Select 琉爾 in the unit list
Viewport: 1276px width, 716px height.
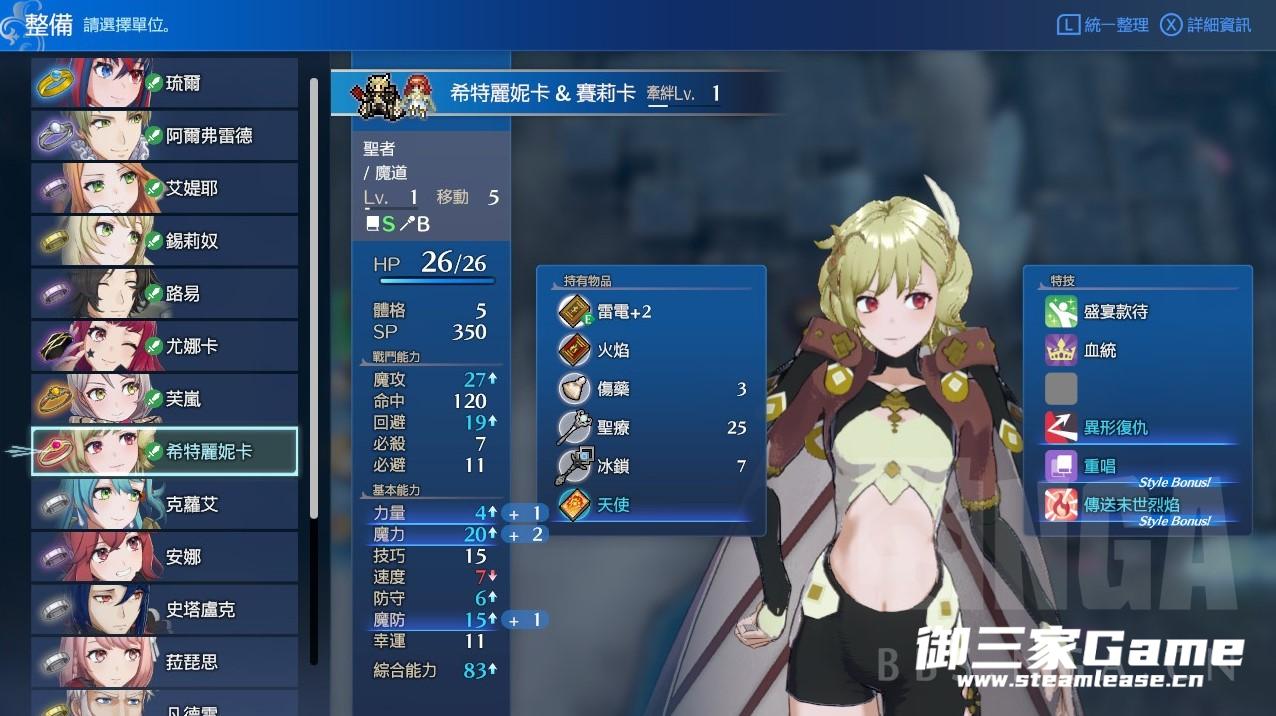(x=165, y=83)
